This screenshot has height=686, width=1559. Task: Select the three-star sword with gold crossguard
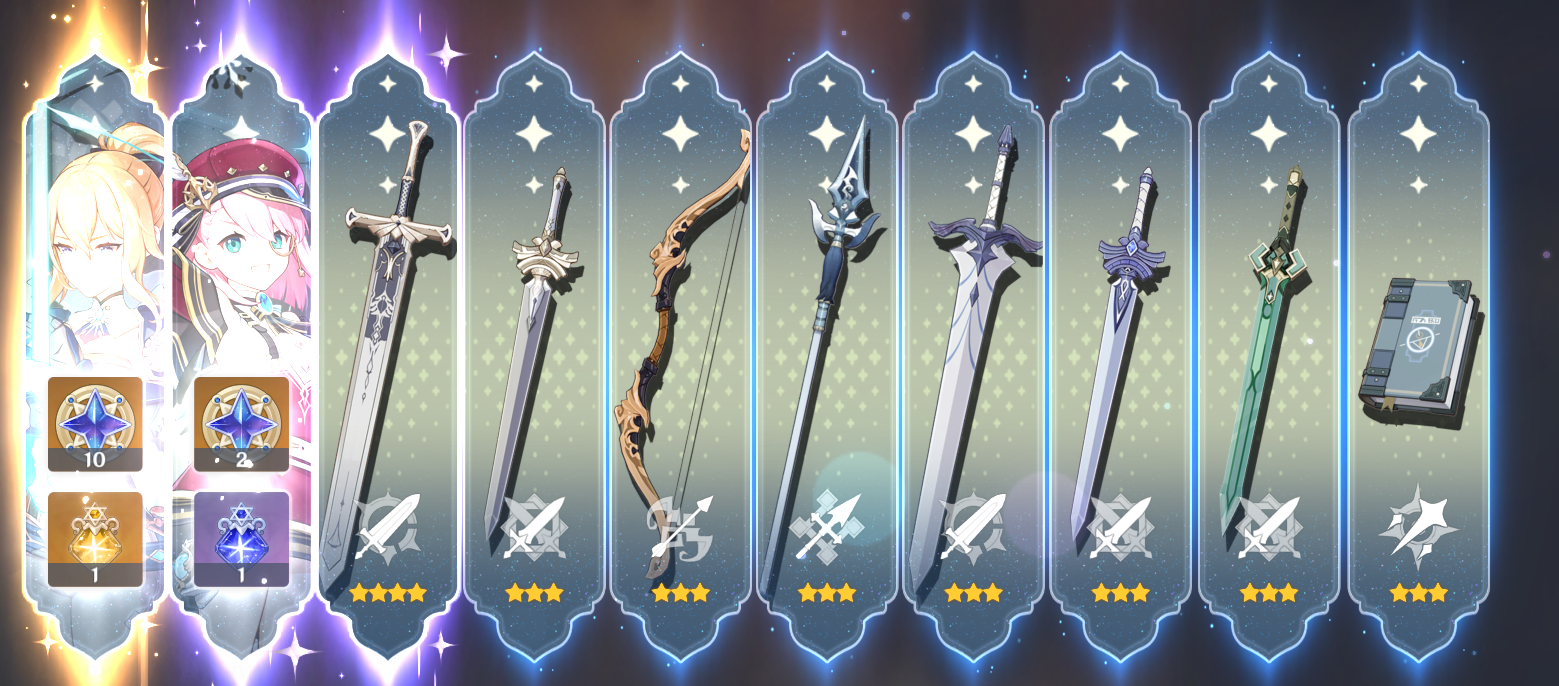(534, 350)
